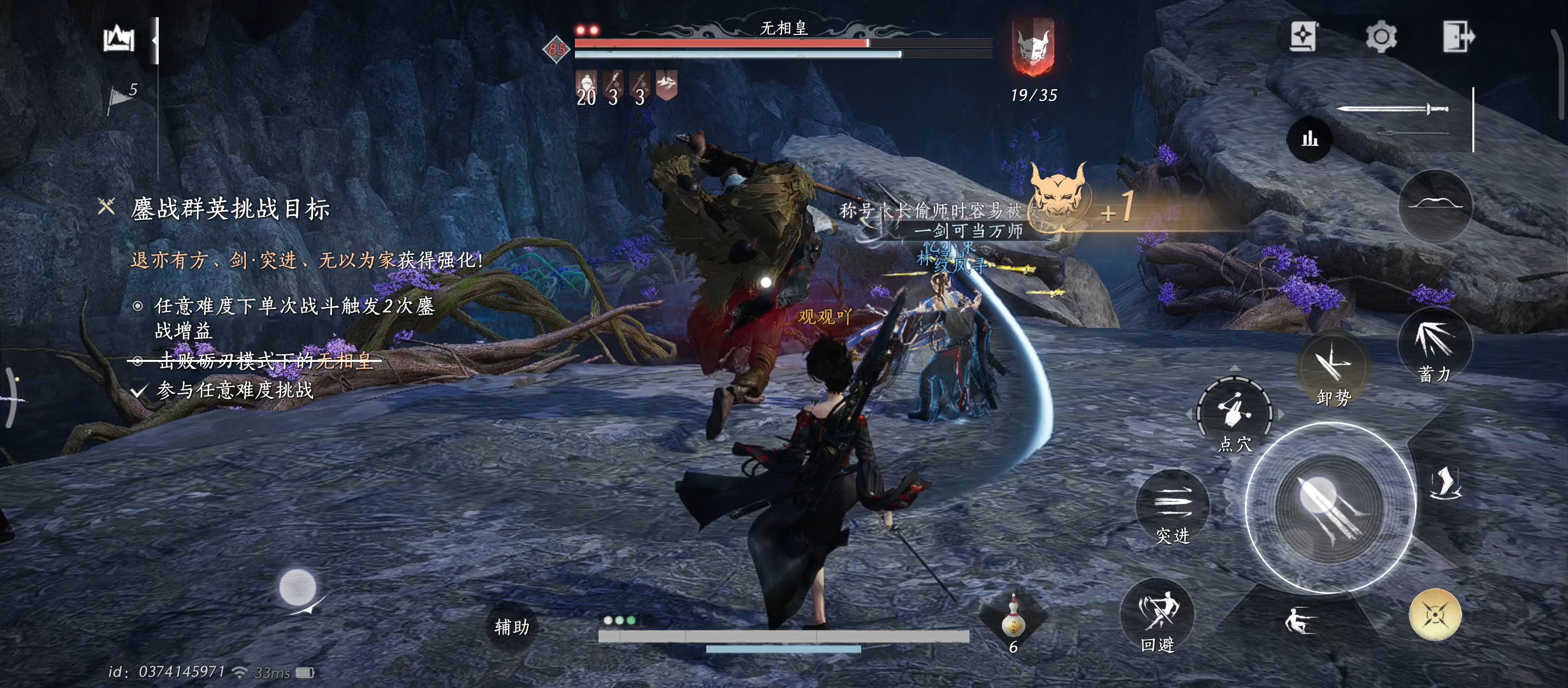The height and width of the screenshot is (688, 1568).
Task: Tap the 辅助 assist button
Action: [x=512, y=627]
